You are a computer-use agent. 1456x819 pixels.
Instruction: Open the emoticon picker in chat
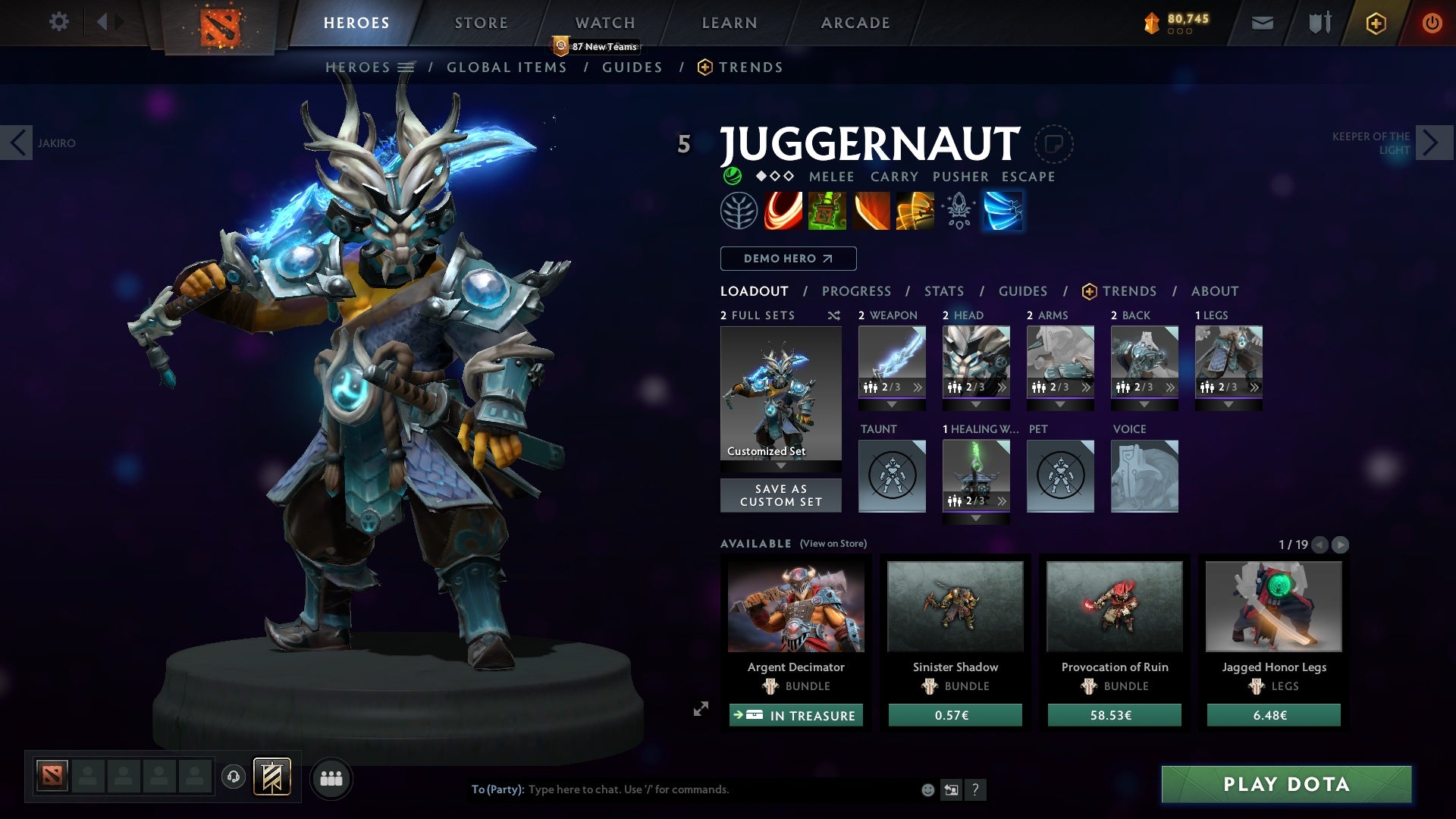[x=927, y=789]
